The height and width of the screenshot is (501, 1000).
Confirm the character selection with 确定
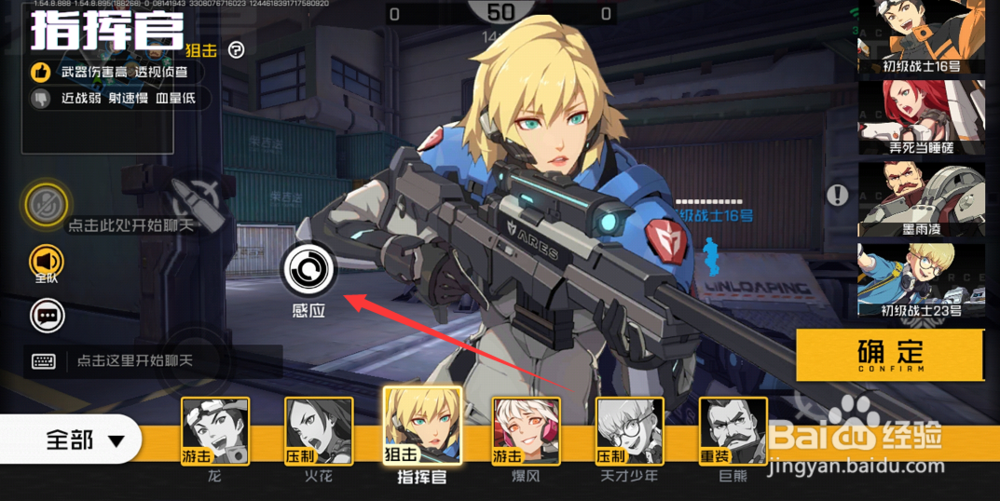coord(890,355)
